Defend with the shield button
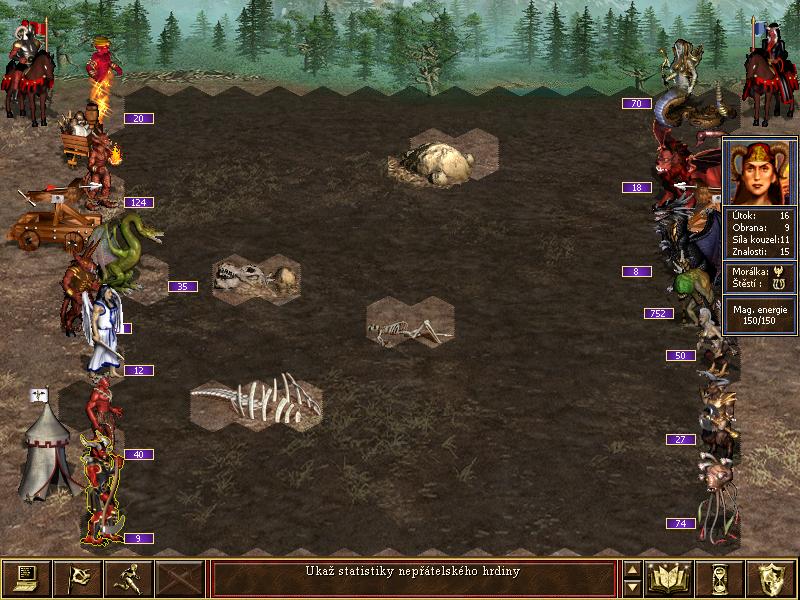Viewport: 800px width, 600px height. pyautogui.click(x=772, y=578)
